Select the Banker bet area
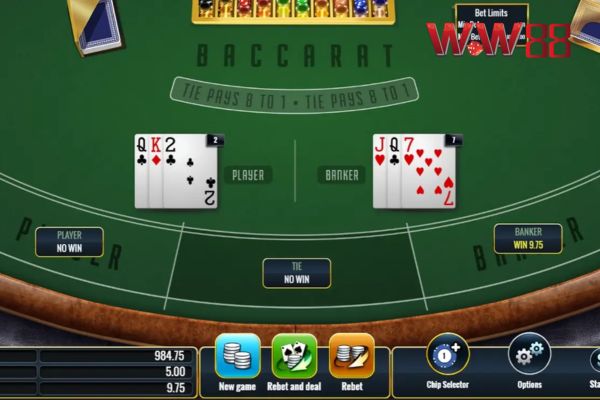This screenshot has height=400, width=600. (x=527, y=238)
